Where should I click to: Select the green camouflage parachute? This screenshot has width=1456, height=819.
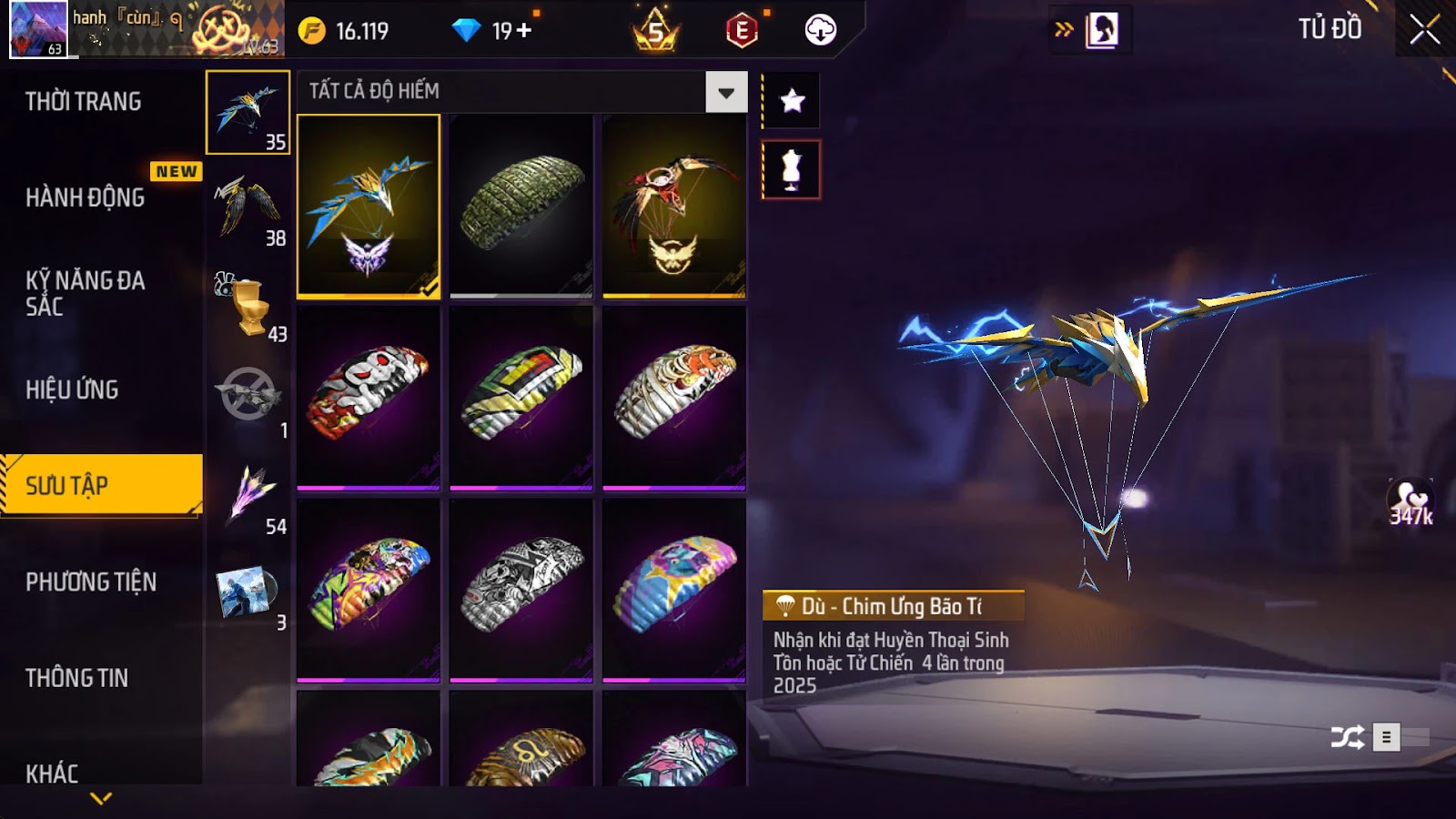pos(521,206)
